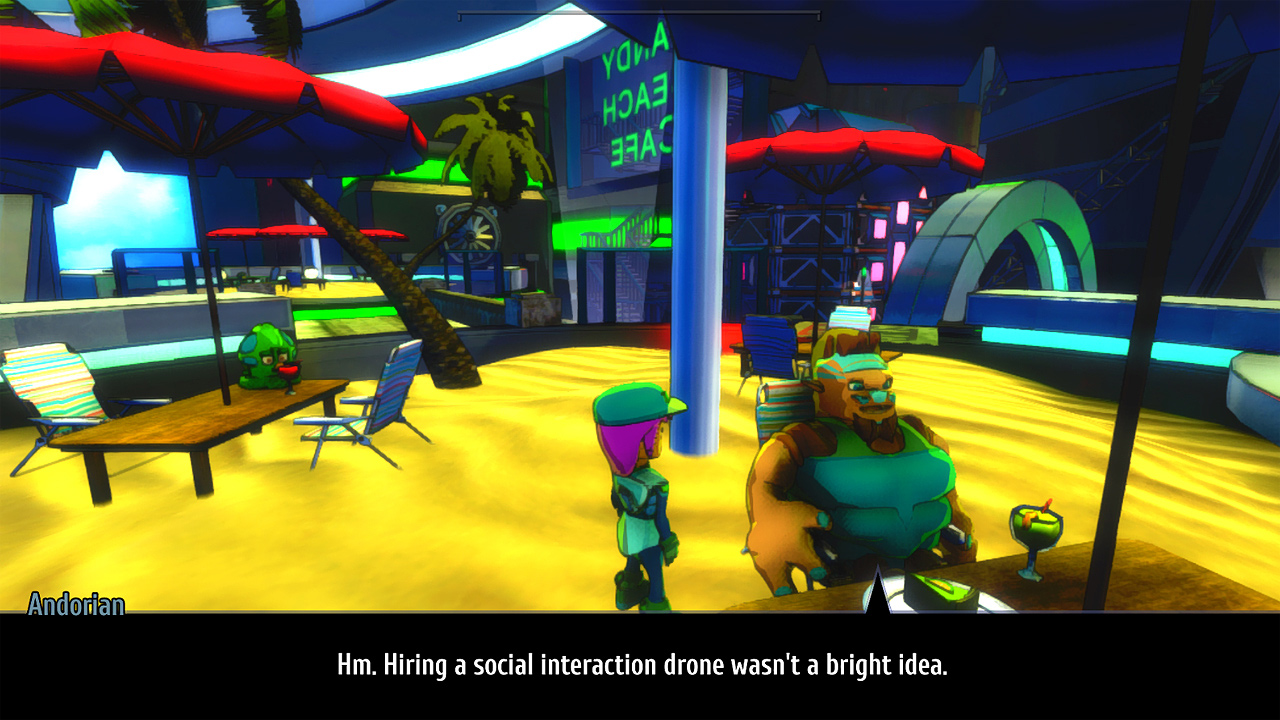Click the dialogue text about the social interaction drone
Image resolution: width=1280 pixels, height=720 pixels.
pos(640,660)
